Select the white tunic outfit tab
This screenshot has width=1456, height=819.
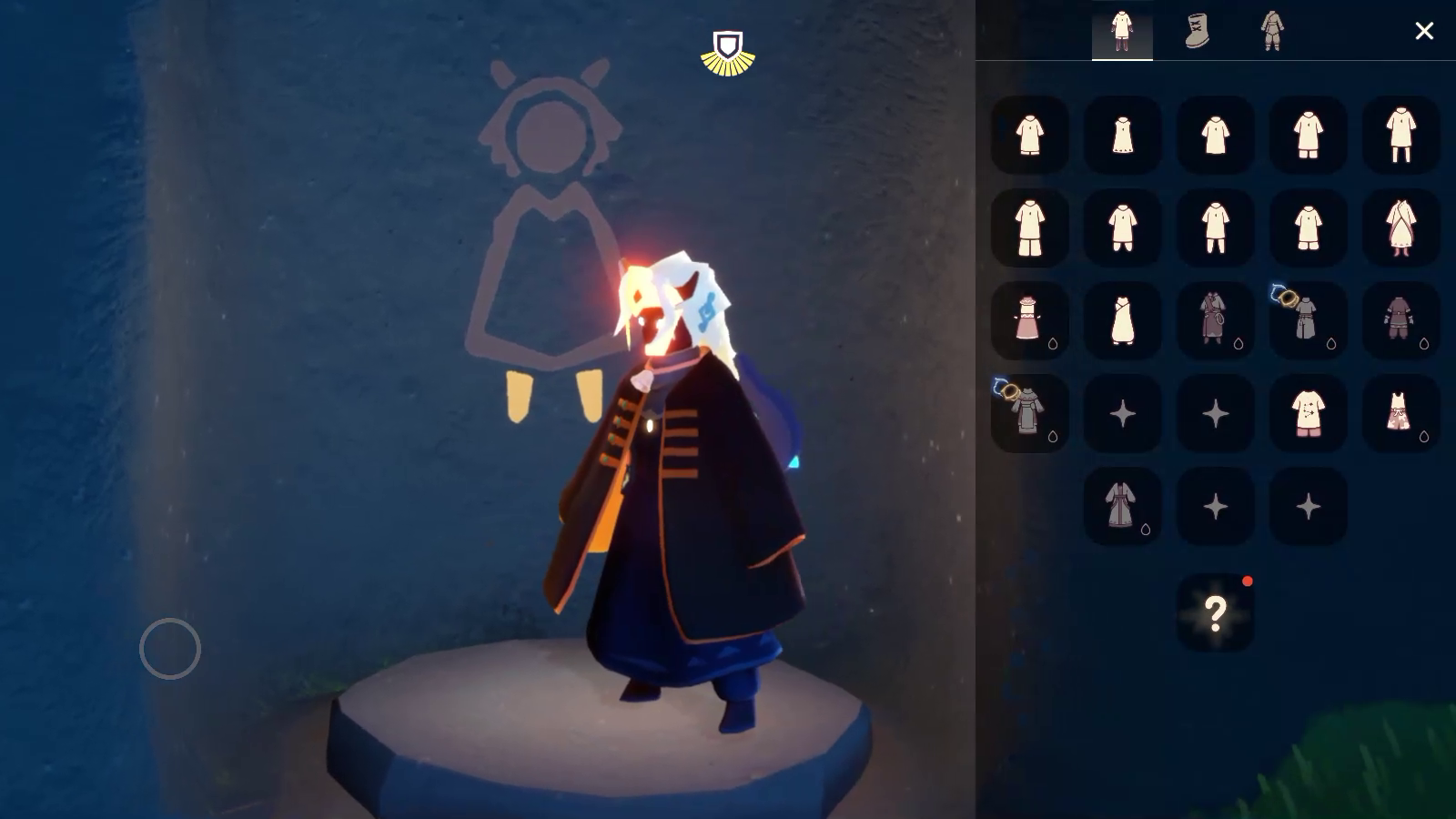(x=1122, y=31)
